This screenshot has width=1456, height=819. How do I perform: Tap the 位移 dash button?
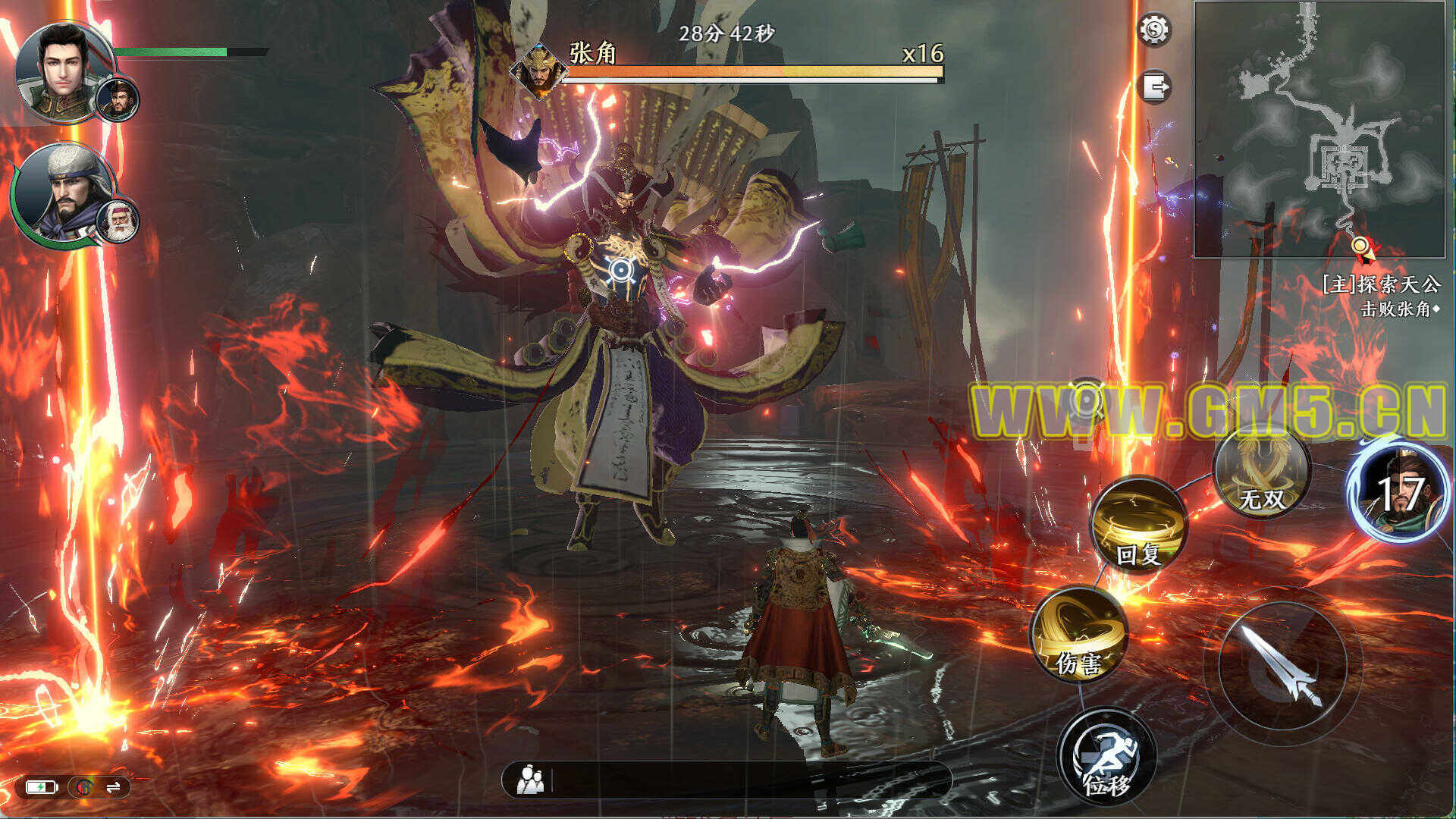pos(1106,756)
